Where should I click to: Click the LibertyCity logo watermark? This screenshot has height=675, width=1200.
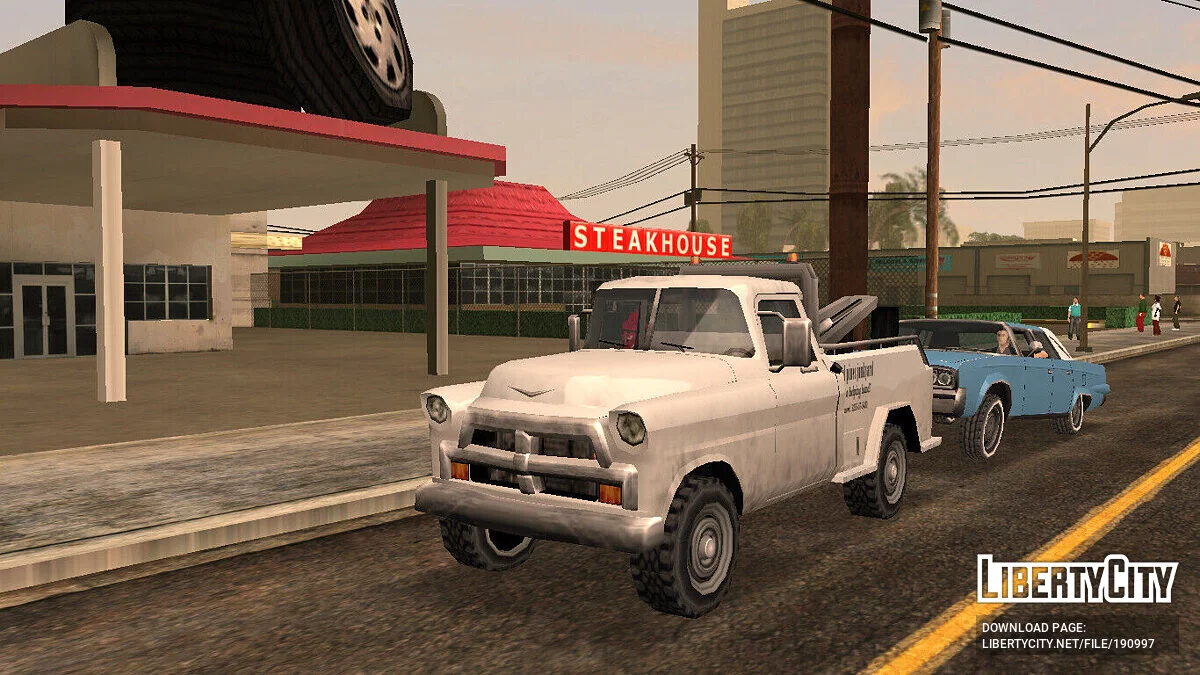point(1076,579)
